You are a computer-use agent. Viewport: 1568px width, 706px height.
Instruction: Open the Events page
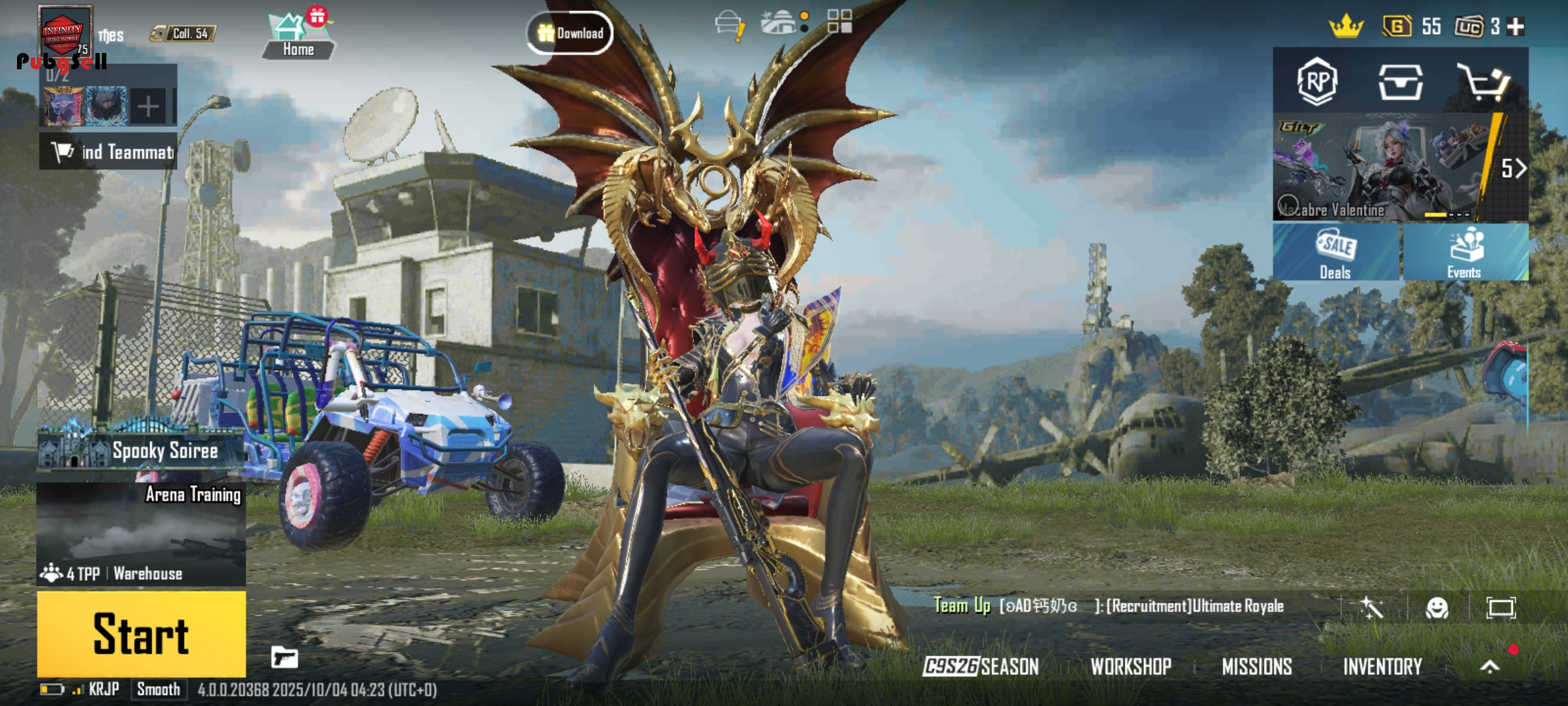click(1464, 253)
